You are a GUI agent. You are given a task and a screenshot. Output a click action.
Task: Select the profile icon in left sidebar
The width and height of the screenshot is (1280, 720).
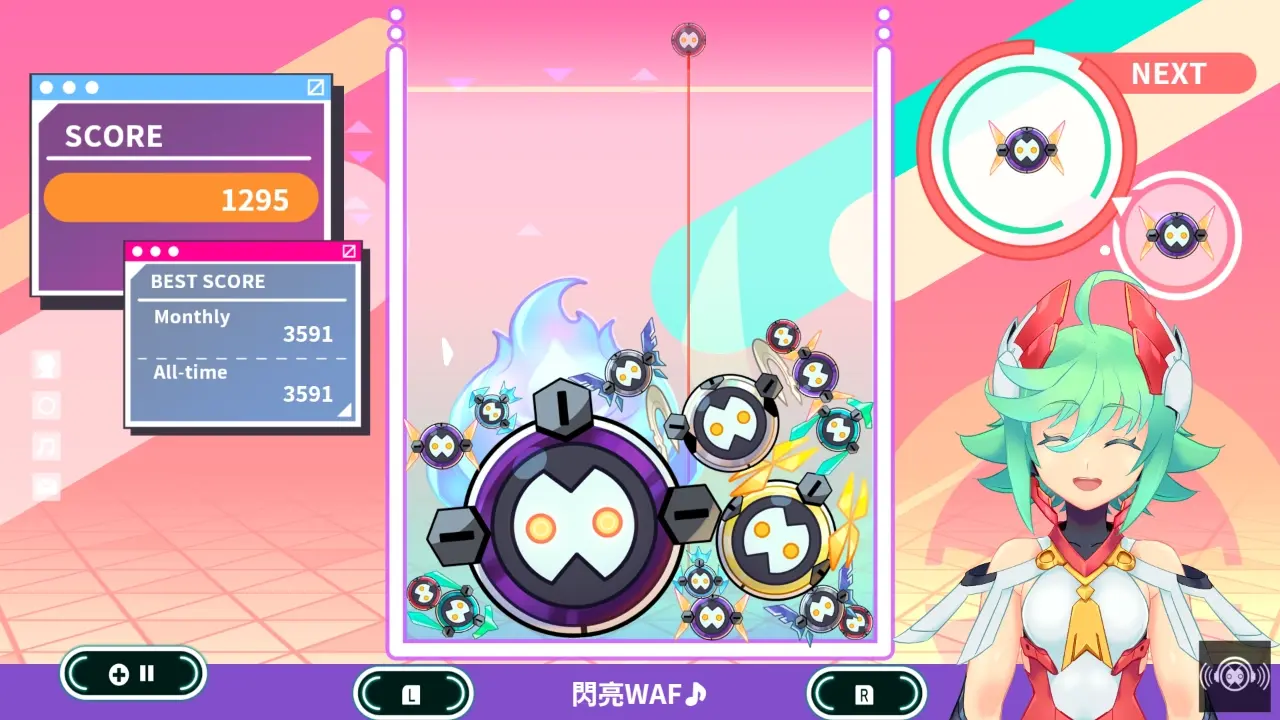pyautogui.click(x=45, y=365)
